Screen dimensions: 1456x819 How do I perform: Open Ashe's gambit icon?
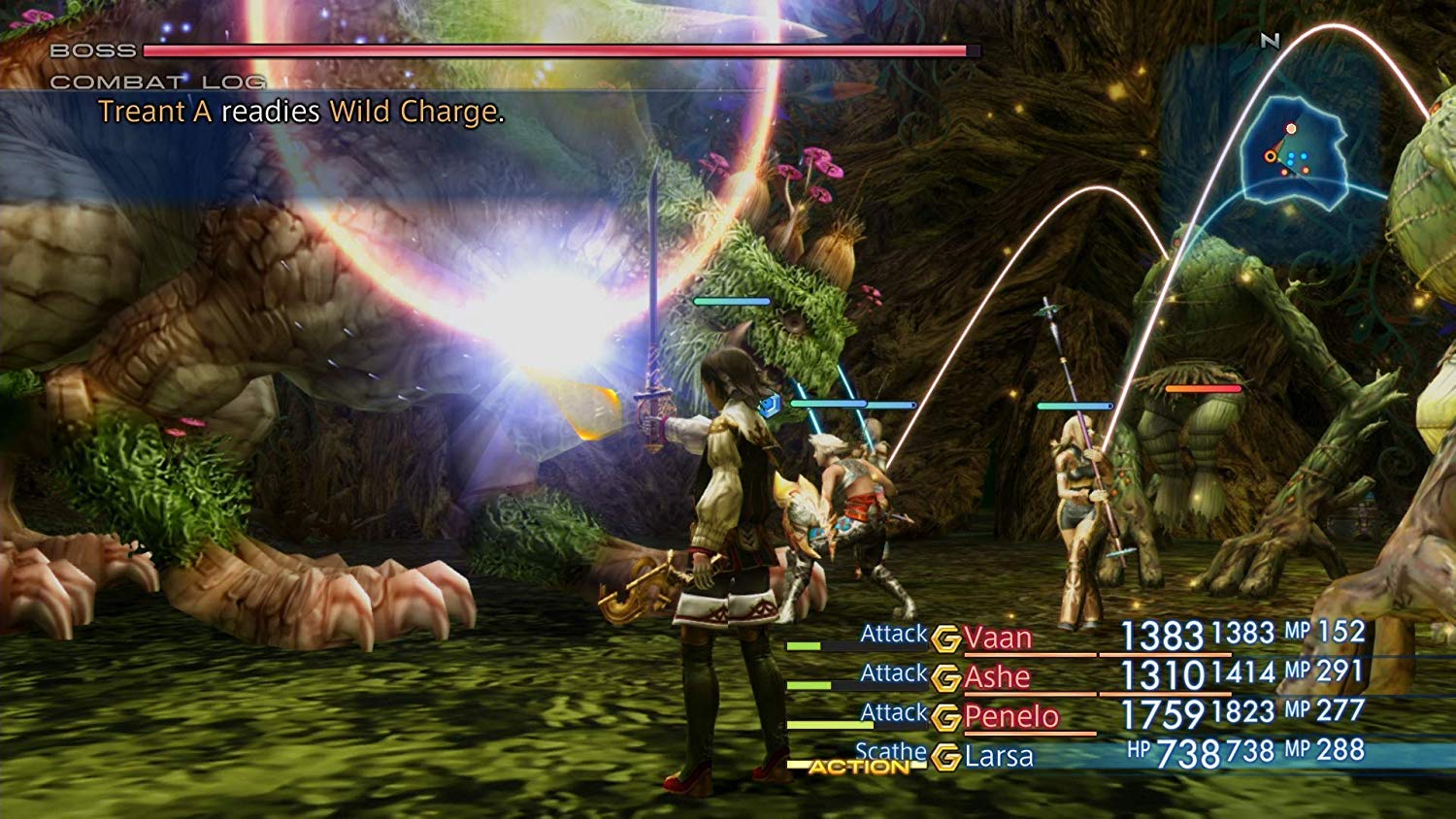[x=946, y=675]
